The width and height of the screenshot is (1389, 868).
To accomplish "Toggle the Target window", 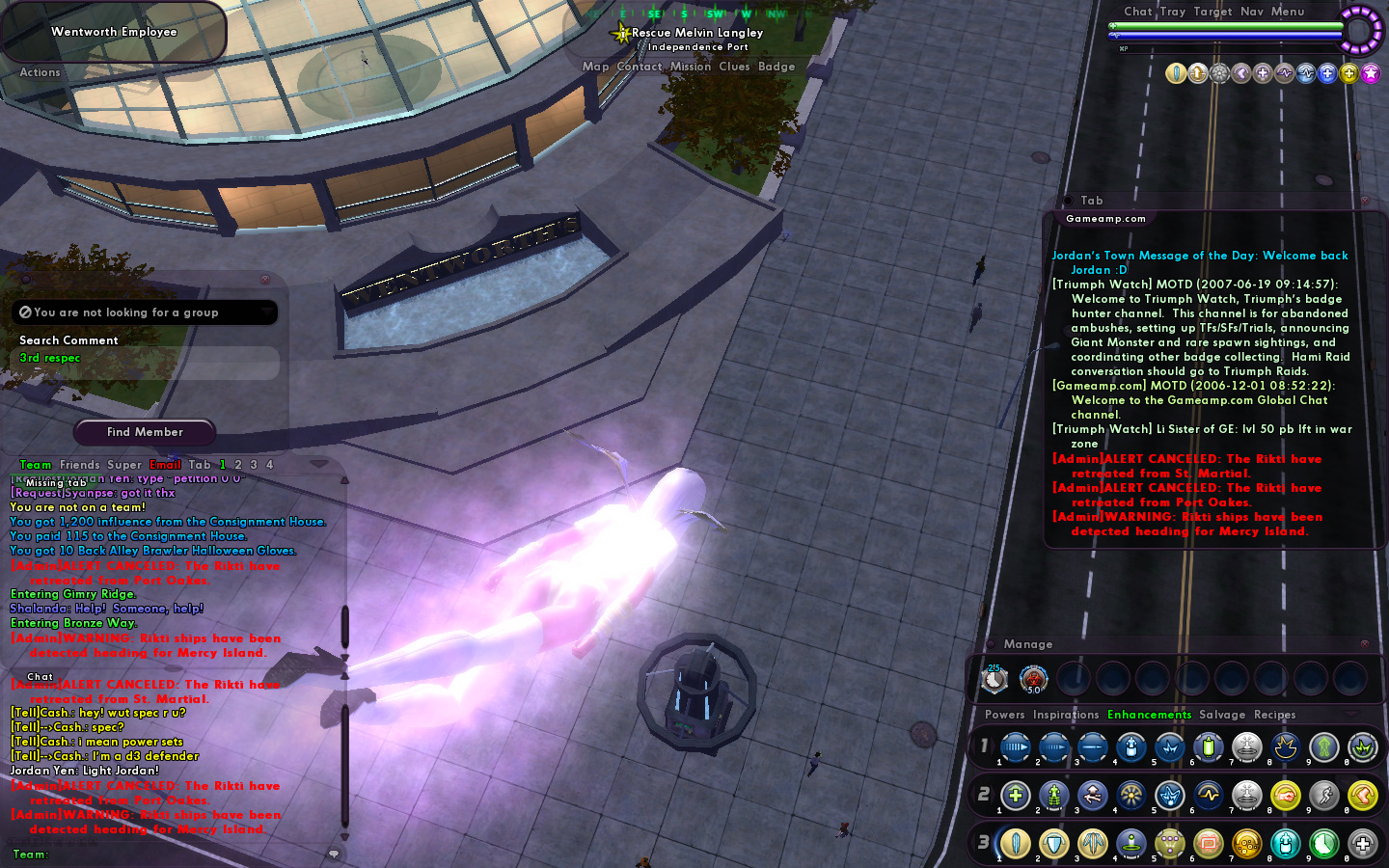I will pos(1212,12).
